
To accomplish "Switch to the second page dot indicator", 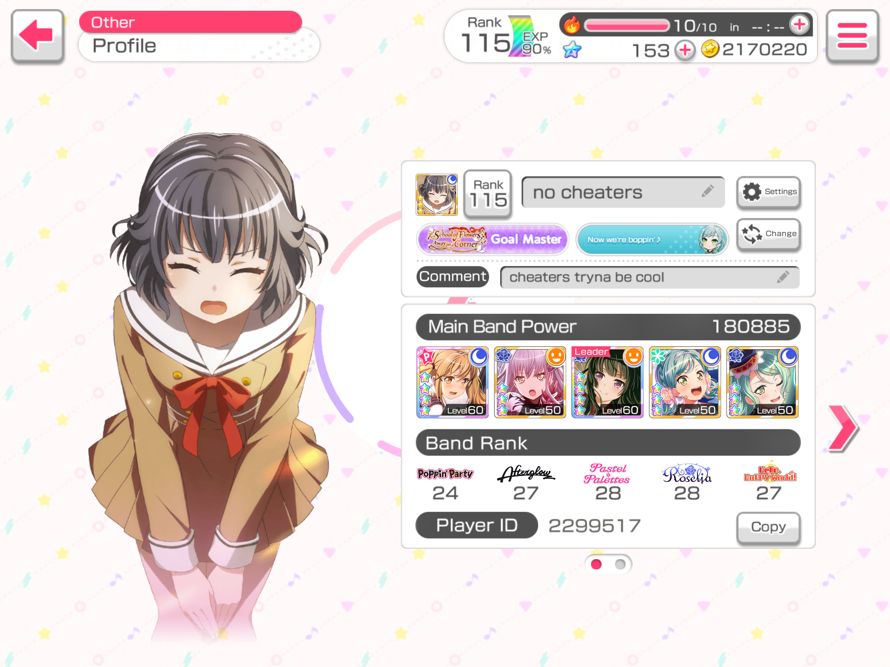I will click(620, 564).
